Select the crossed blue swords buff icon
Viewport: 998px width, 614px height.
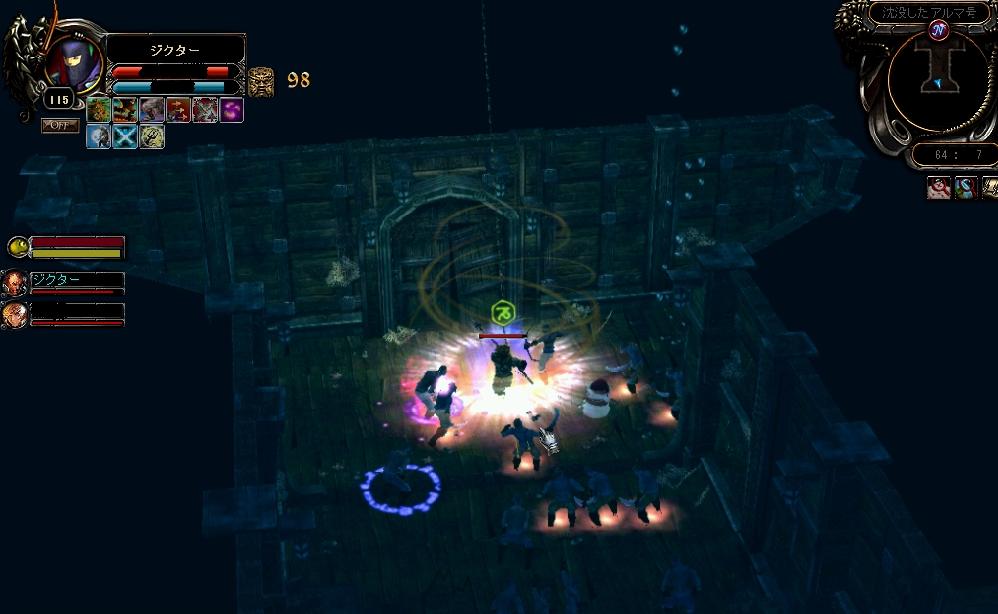point(125,136)
